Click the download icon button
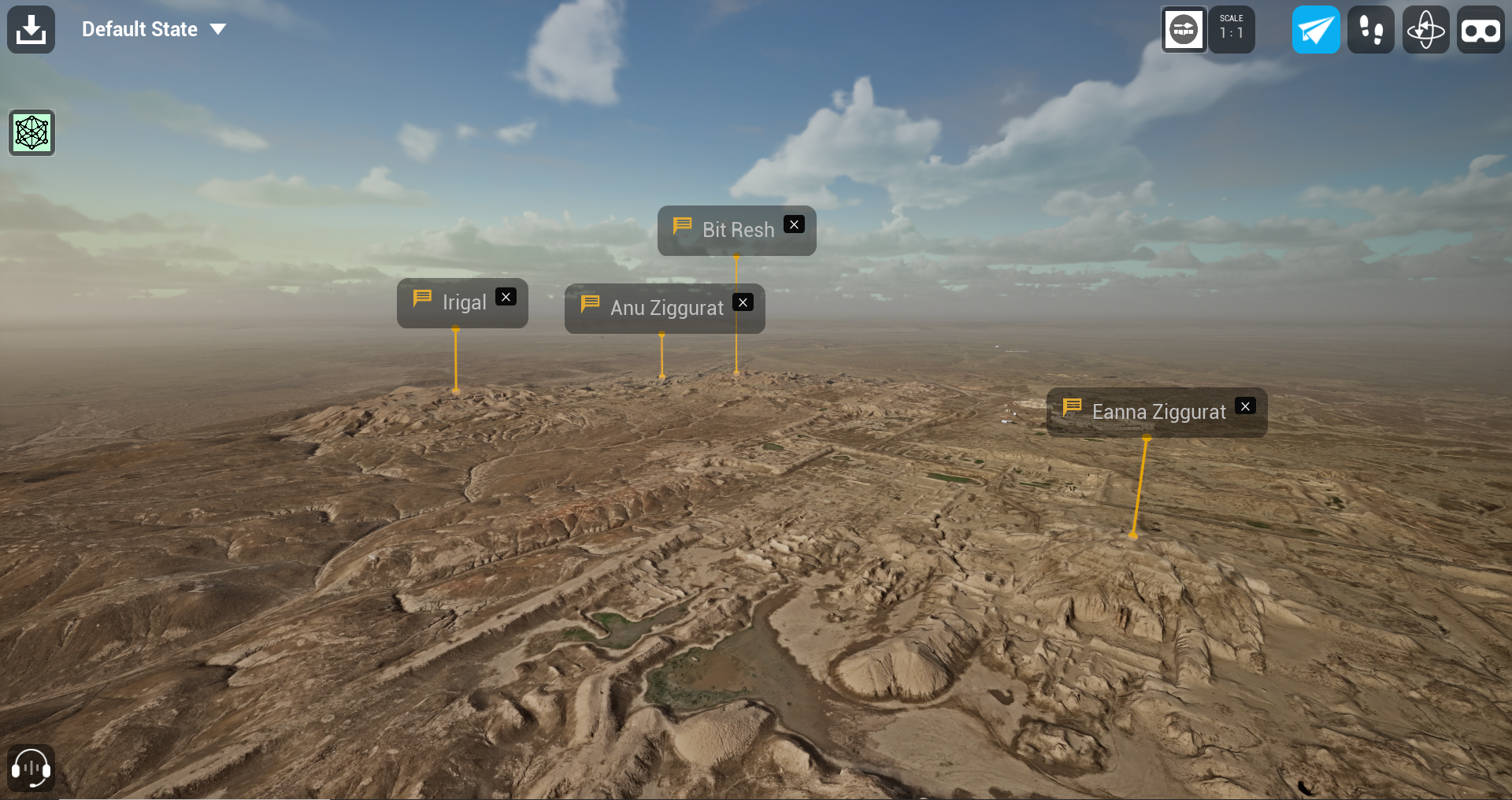The width and height of the screenshot is (1512, 800). 31,30
